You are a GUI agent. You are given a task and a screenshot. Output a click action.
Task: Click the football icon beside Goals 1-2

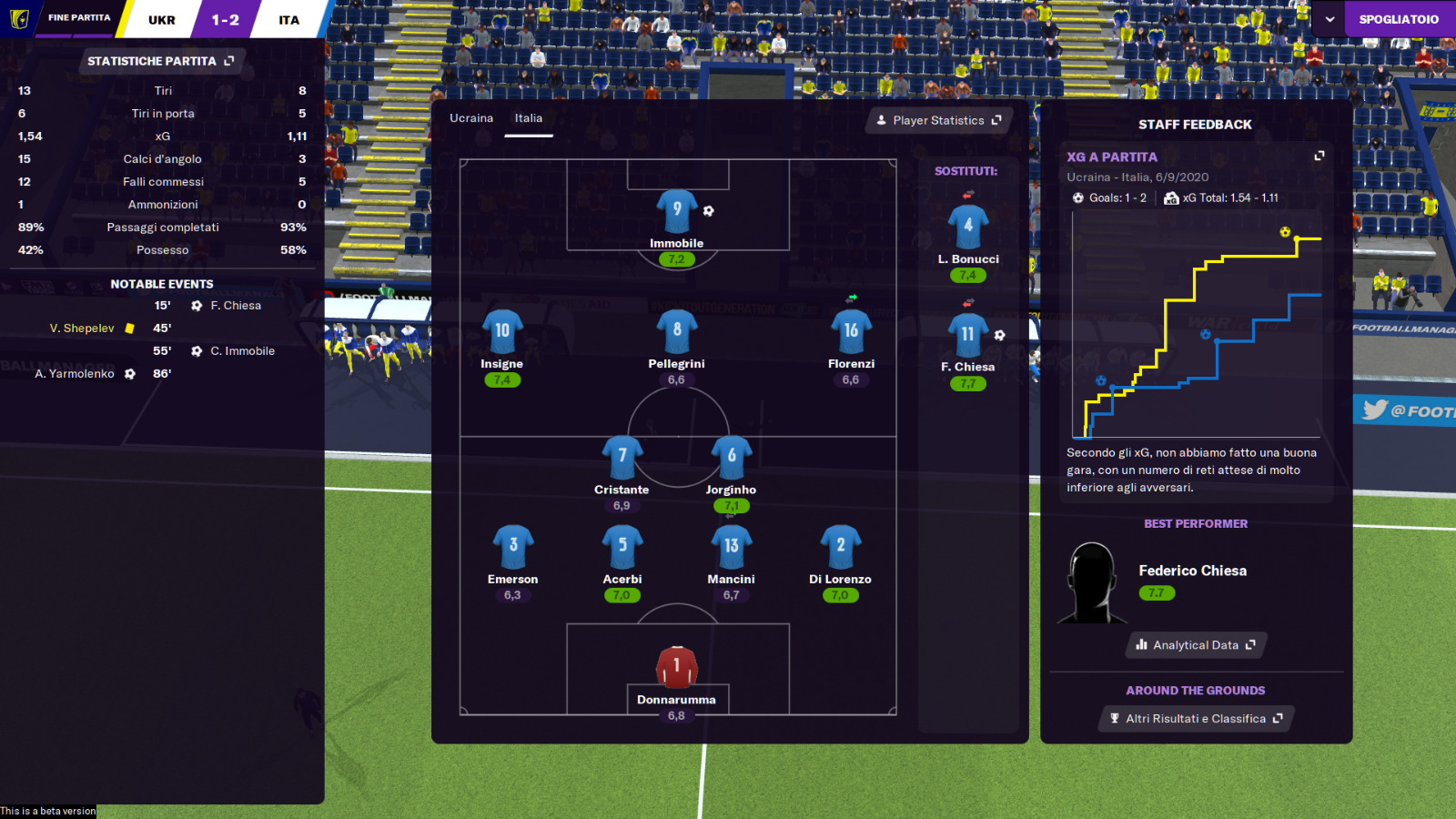tap(1077, 198)
